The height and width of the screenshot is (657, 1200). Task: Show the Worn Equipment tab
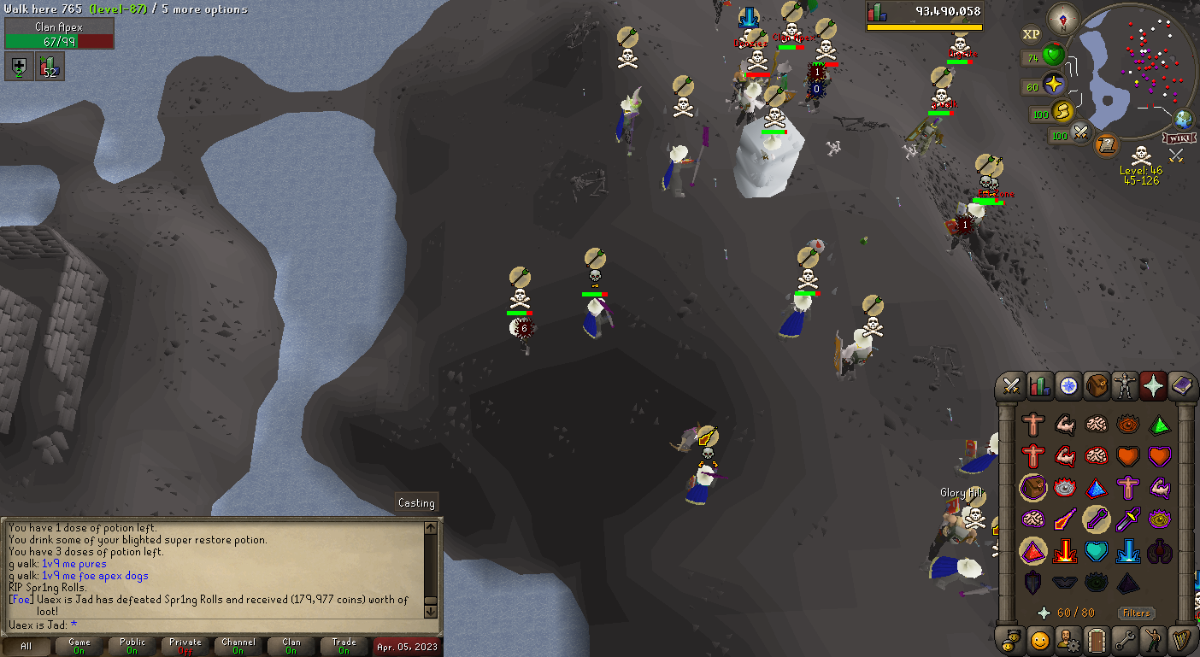(x=1125, y=386)
